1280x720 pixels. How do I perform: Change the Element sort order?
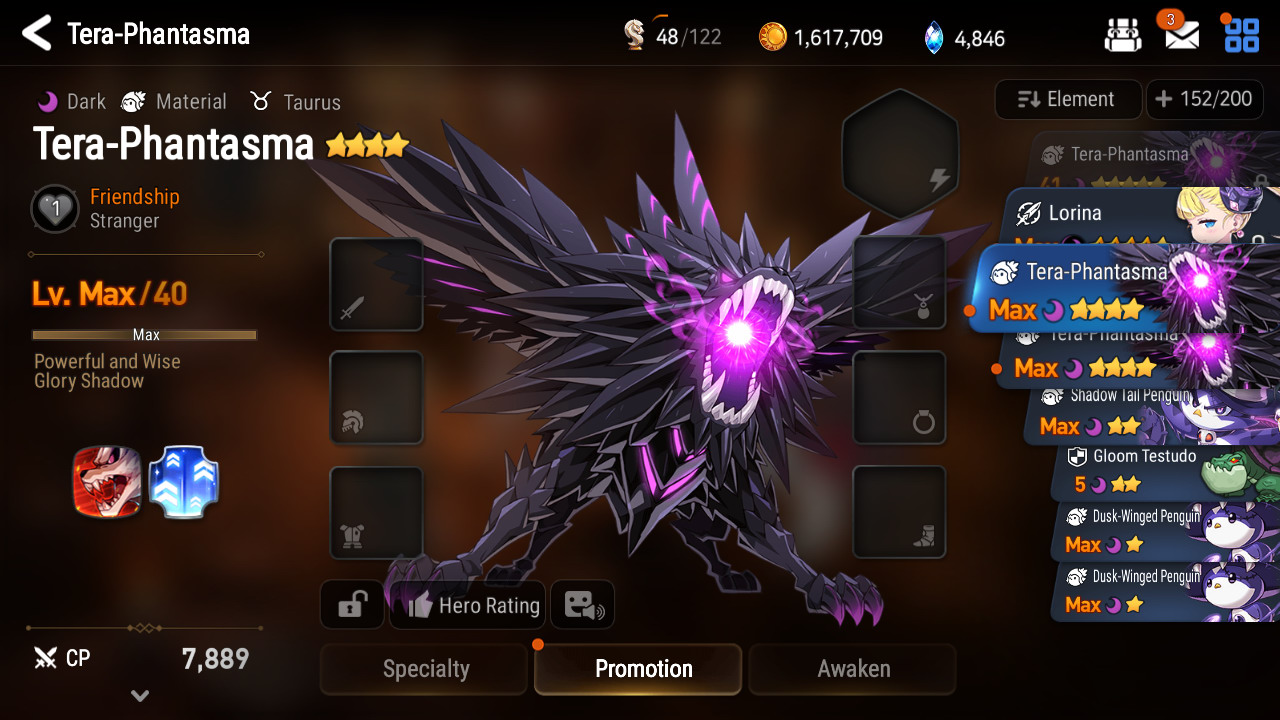[1067, 99]
